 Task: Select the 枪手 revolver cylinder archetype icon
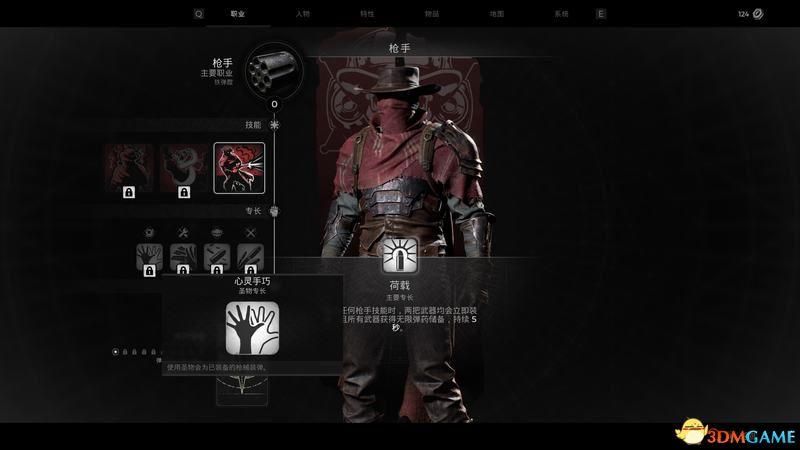[x=274, y=69]
